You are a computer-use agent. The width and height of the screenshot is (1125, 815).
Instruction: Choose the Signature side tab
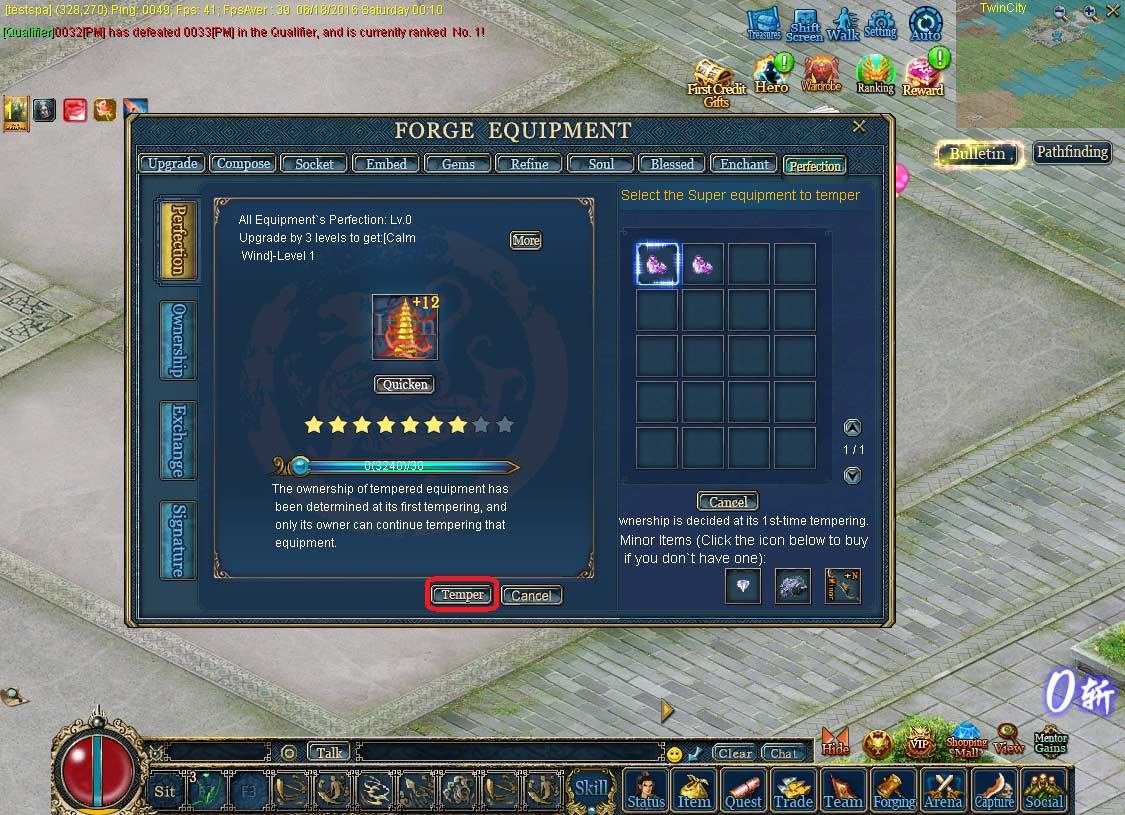click(x=178, y=540)
